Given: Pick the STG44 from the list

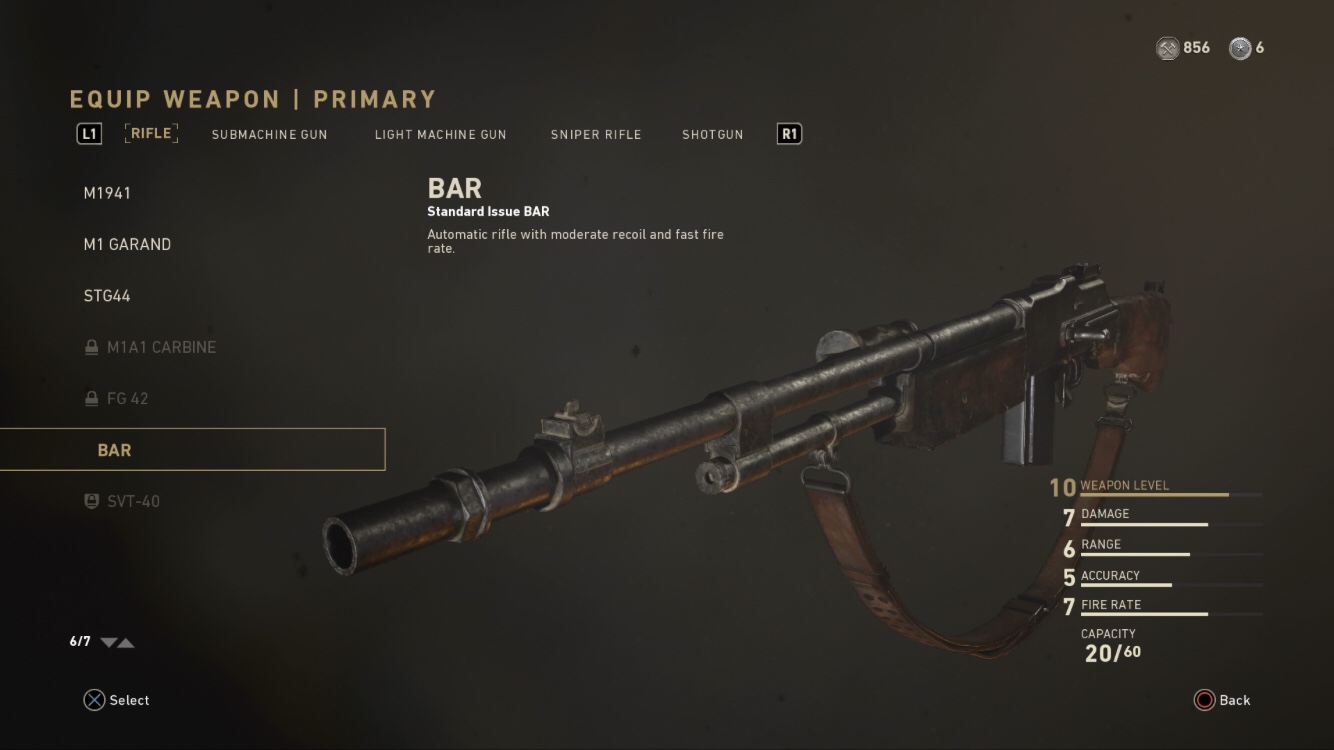Looking at the screenshot, I should click(x=107, y=296).
